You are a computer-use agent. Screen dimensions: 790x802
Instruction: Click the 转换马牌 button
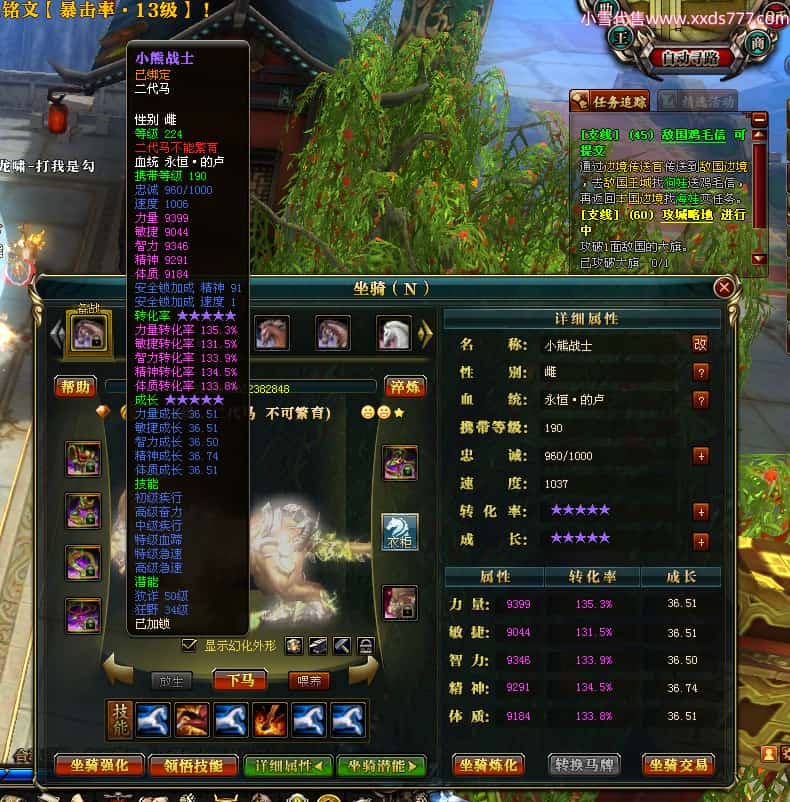pyautogui.click(x=583, y=765)
